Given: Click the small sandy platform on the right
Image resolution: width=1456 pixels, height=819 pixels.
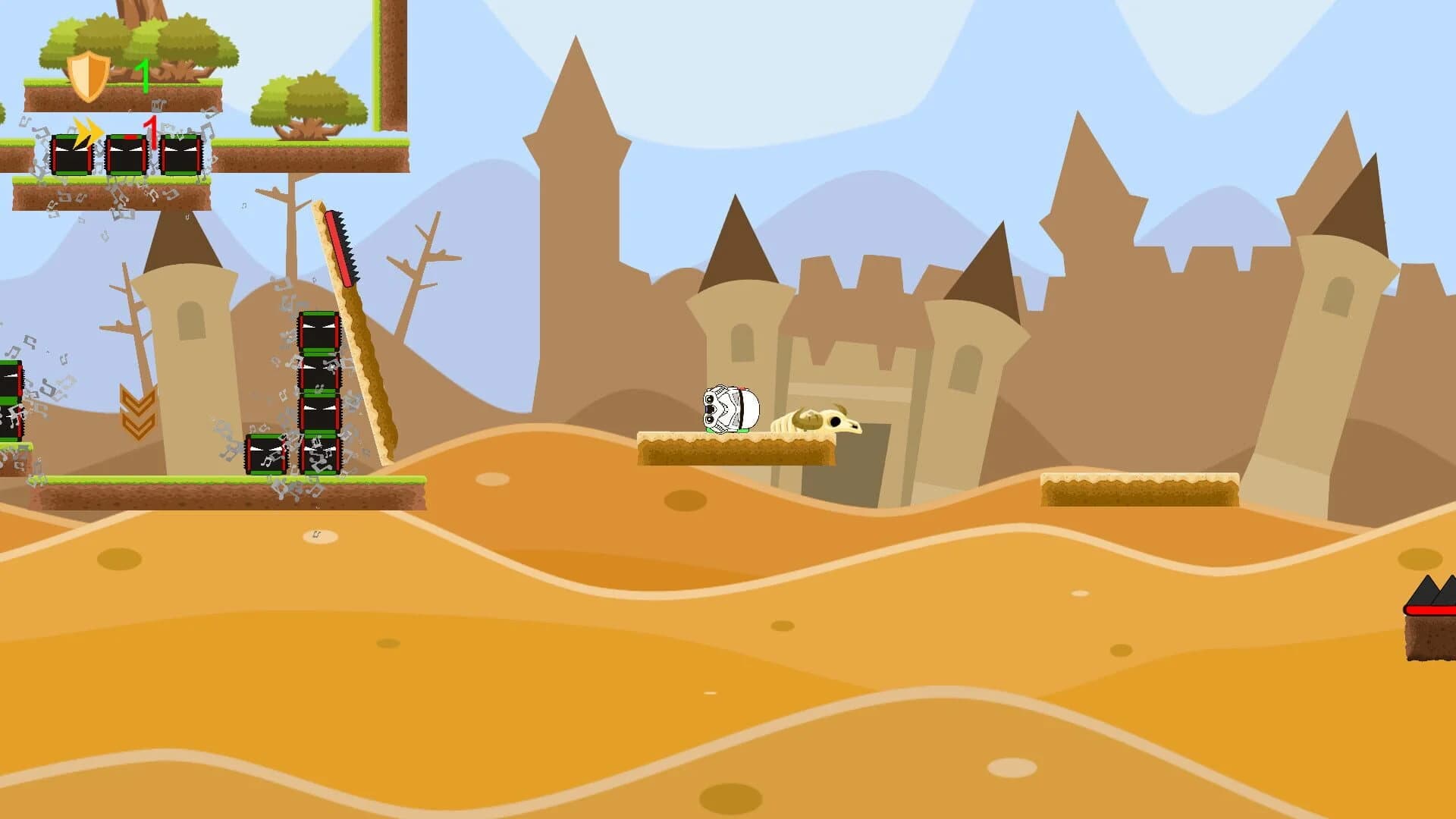Looking at the screenshot, I should point(1137,489).
